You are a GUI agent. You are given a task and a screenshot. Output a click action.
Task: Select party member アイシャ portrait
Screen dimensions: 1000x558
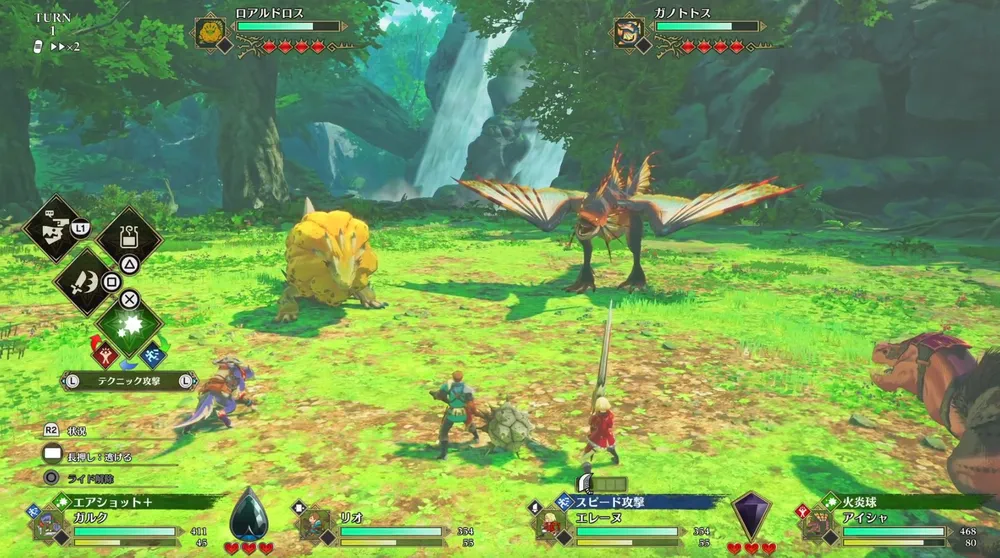coord(819,523)
